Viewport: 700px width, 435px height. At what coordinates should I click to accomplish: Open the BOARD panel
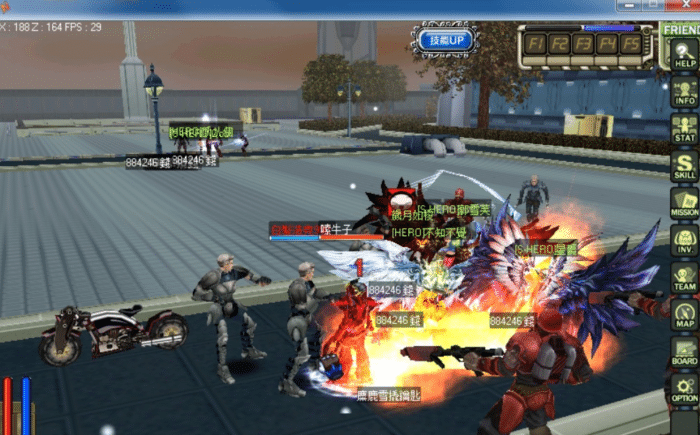(685, 352)
